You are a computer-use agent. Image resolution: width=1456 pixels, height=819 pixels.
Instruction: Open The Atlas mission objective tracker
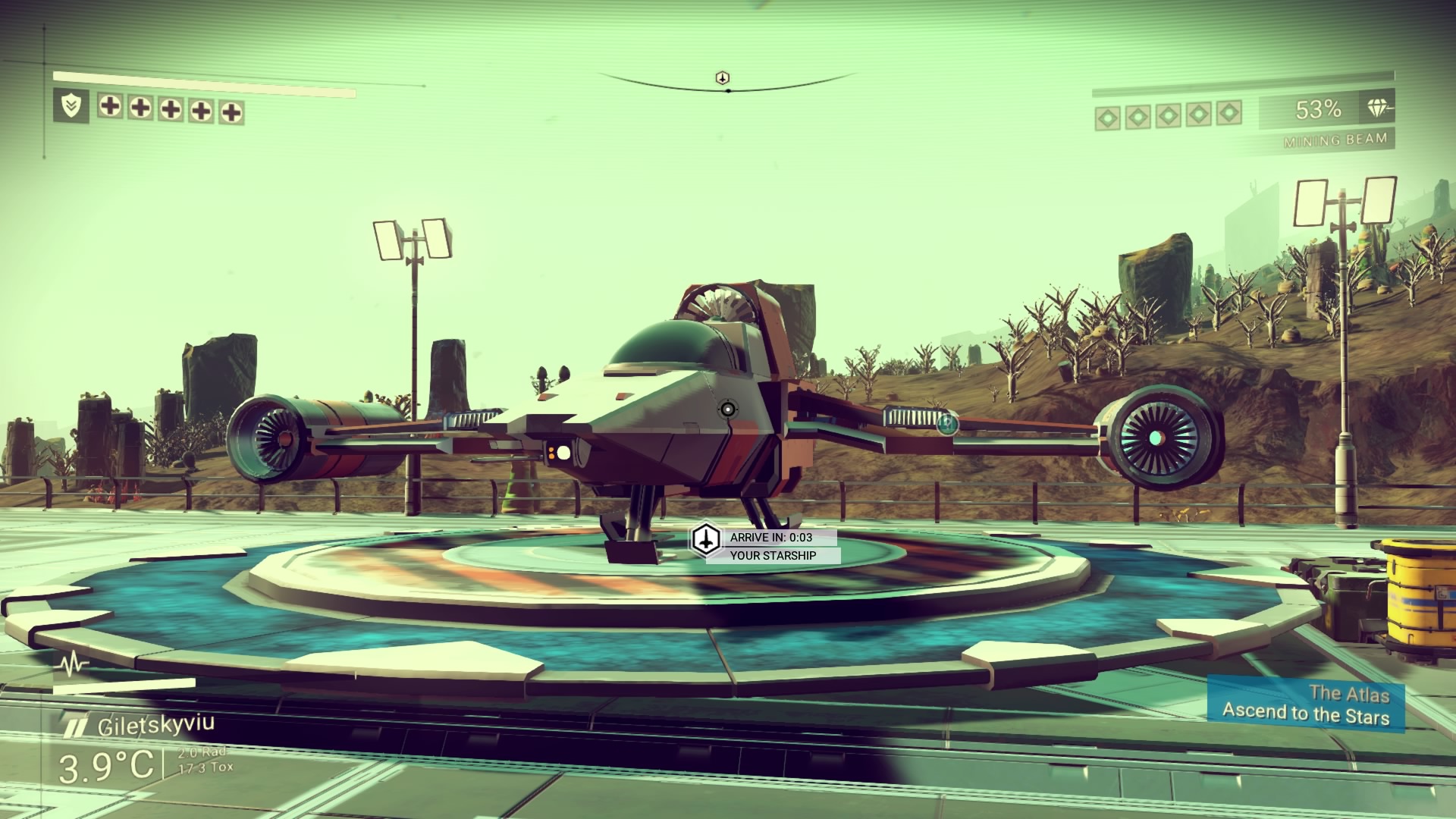1306,704
